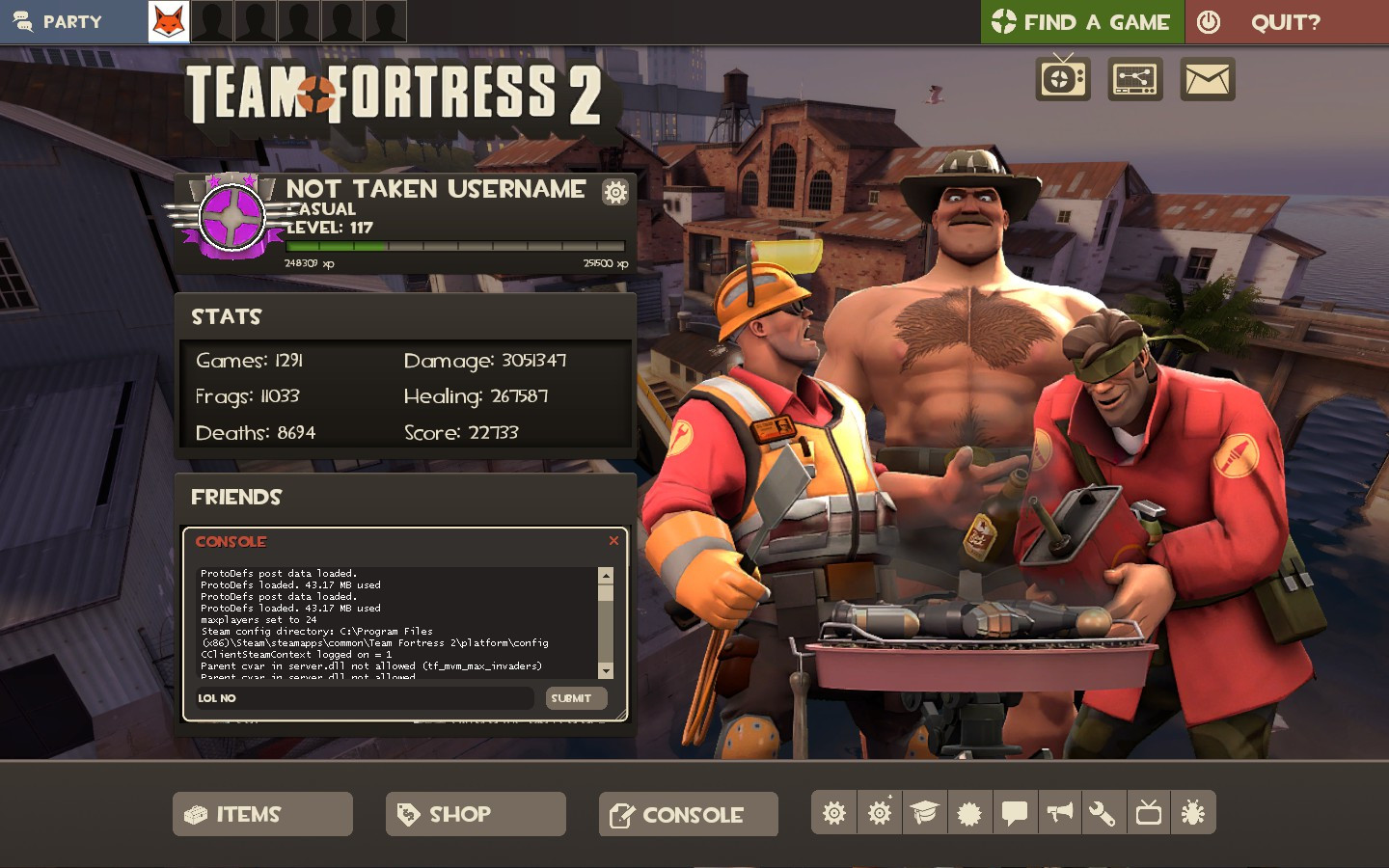
Task: Open the Create Server wrench icon
Action: pyautogui.click(x=1103, y=813)
